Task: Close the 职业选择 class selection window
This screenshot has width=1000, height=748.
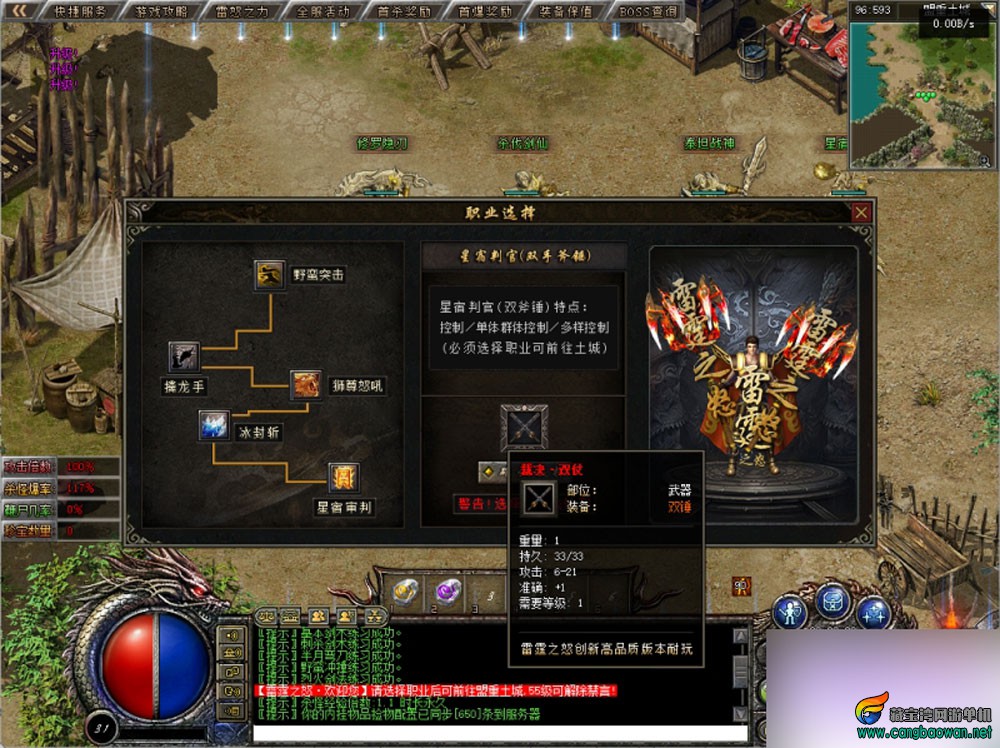Action: pos(861,213)
